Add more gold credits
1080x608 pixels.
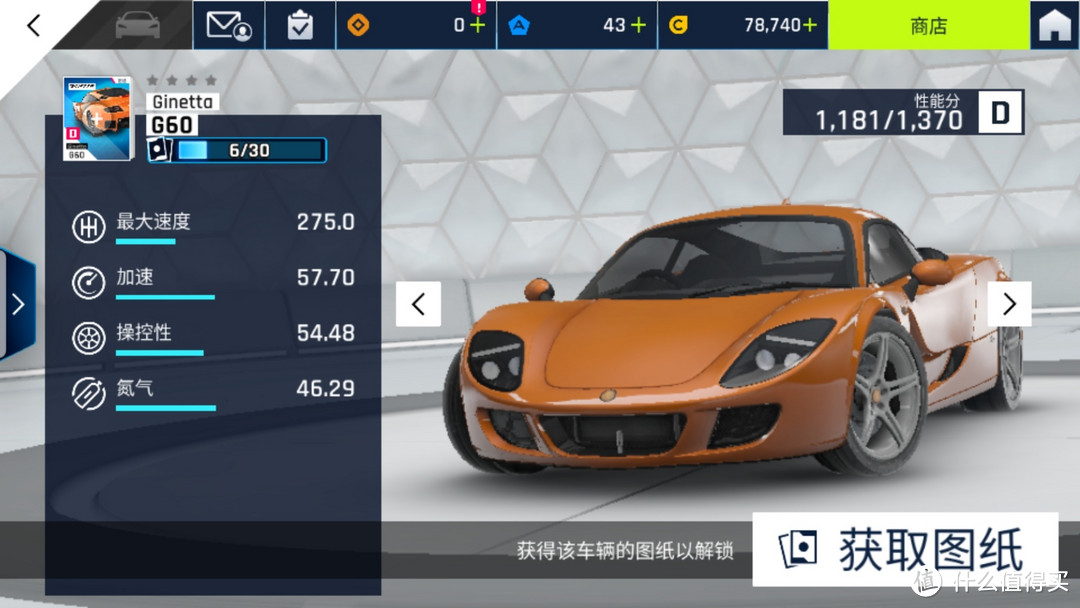[808, 25]
